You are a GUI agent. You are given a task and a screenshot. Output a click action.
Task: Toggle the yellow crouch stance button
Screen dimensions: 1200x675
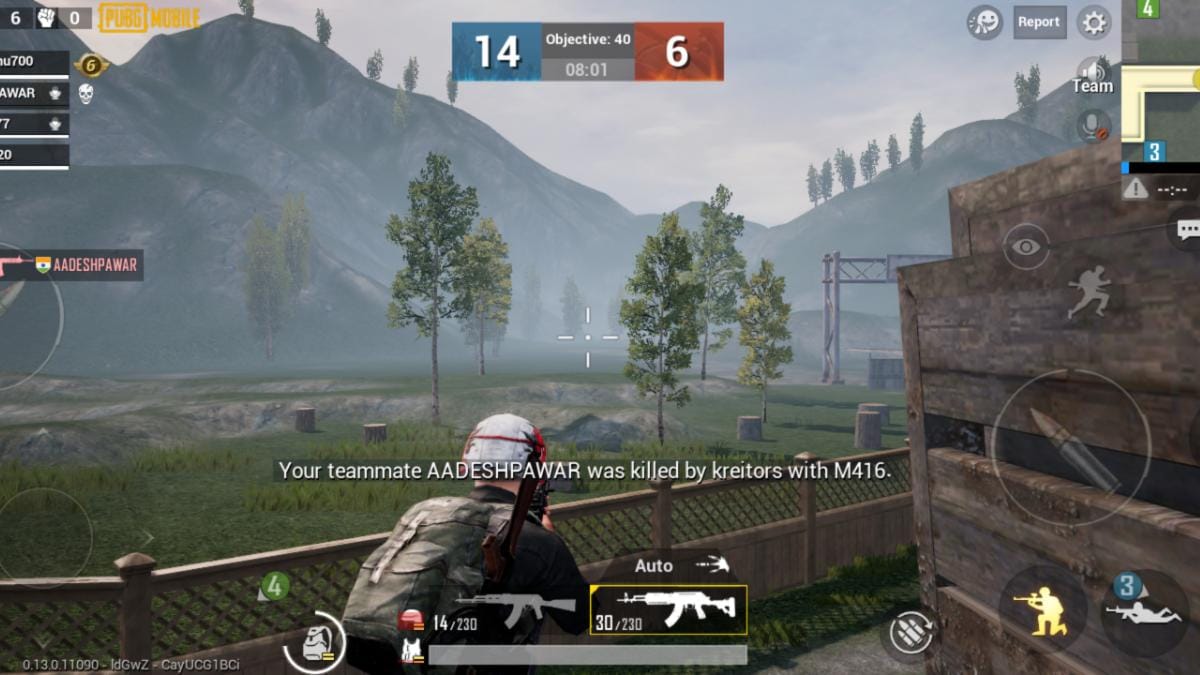click(x=1042, y=609)
